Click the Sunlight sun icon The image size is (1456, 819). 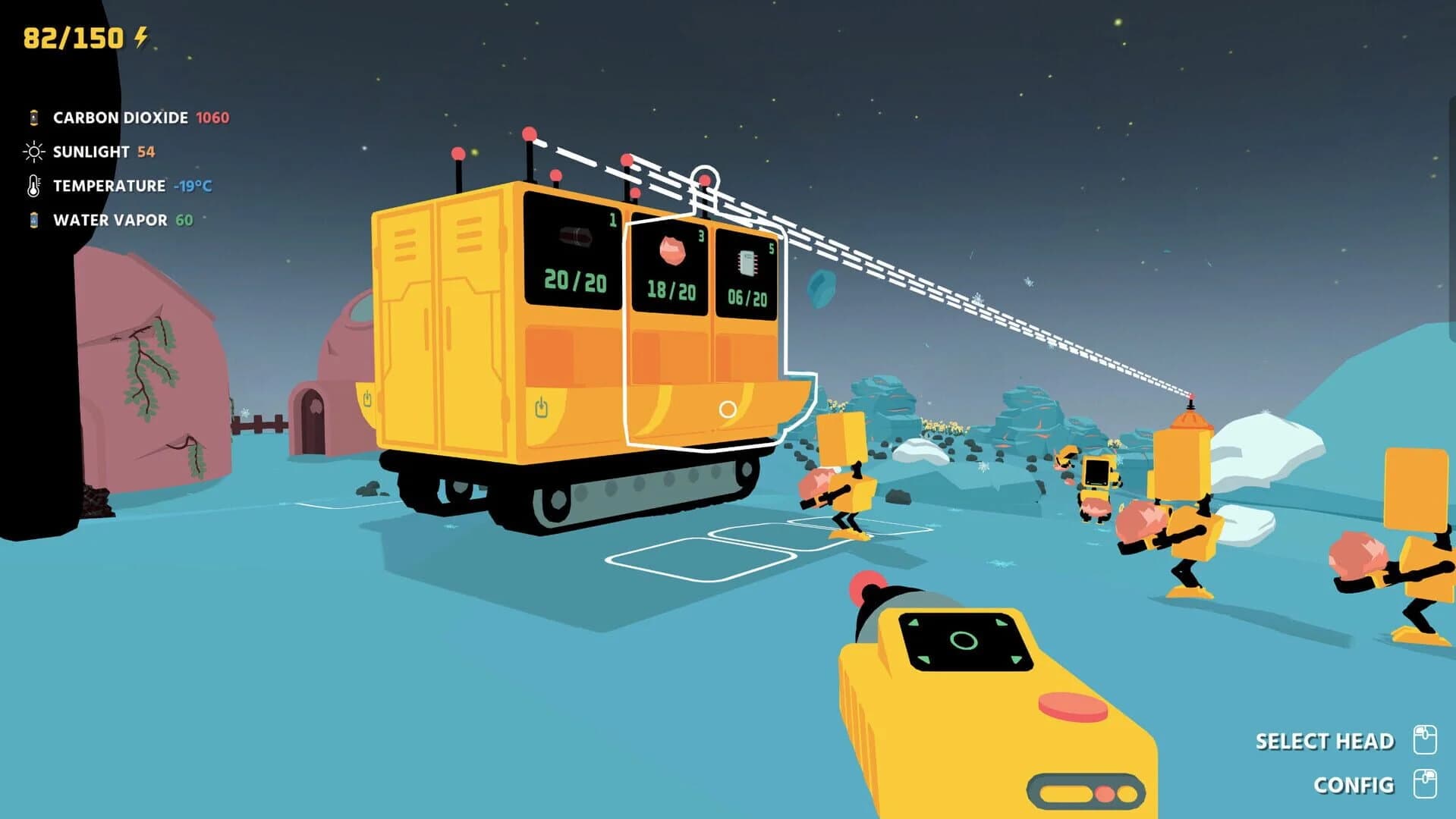pos(33,152)
